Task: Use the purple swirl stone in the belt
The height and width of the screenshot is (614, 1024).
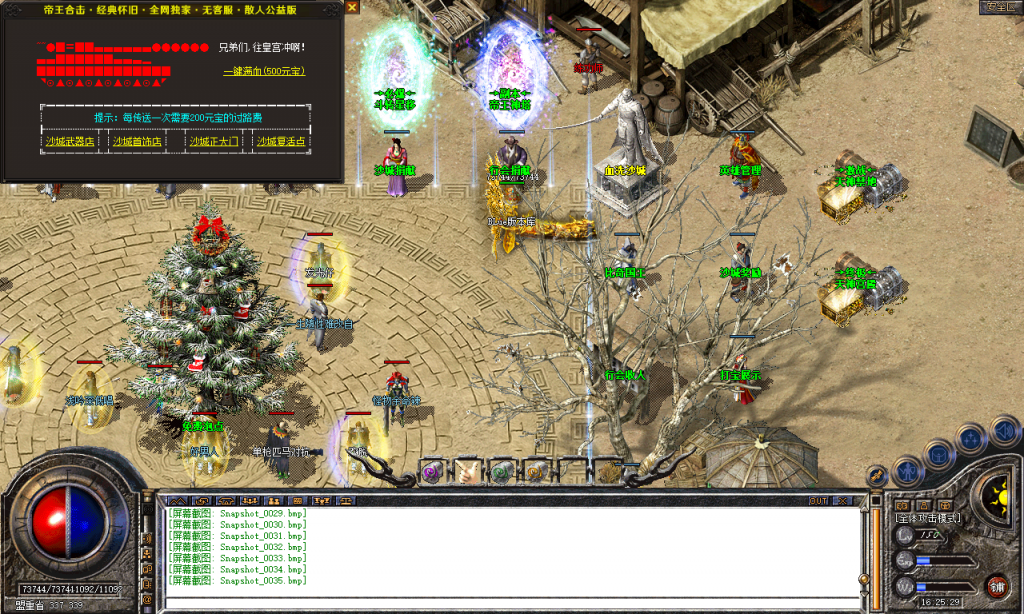Action: click(432, 470)
